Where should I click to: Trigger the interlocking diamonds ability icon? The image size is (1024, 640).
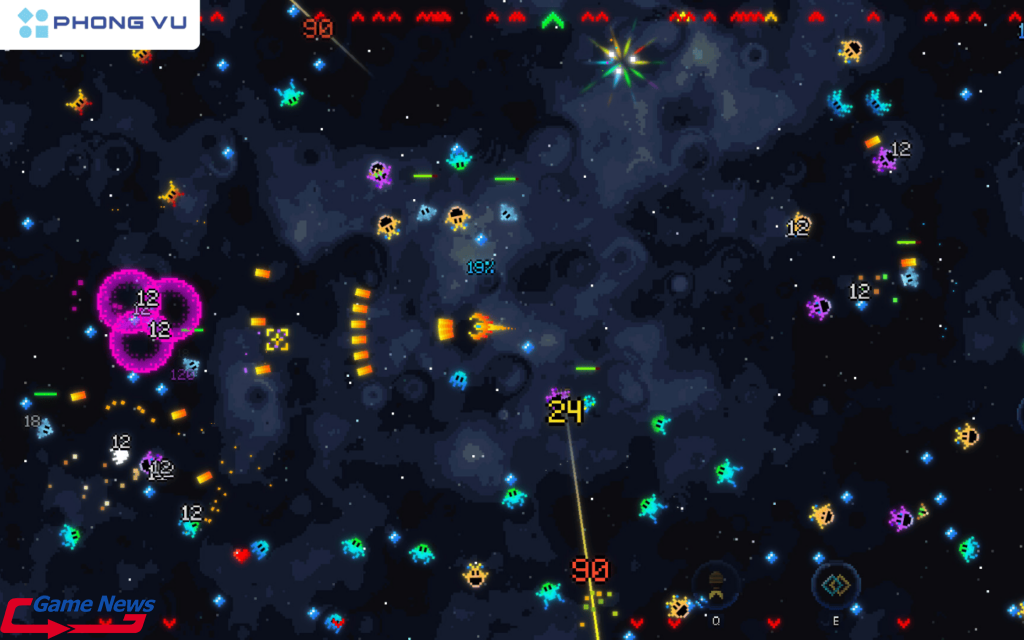[x=835, y=584]
